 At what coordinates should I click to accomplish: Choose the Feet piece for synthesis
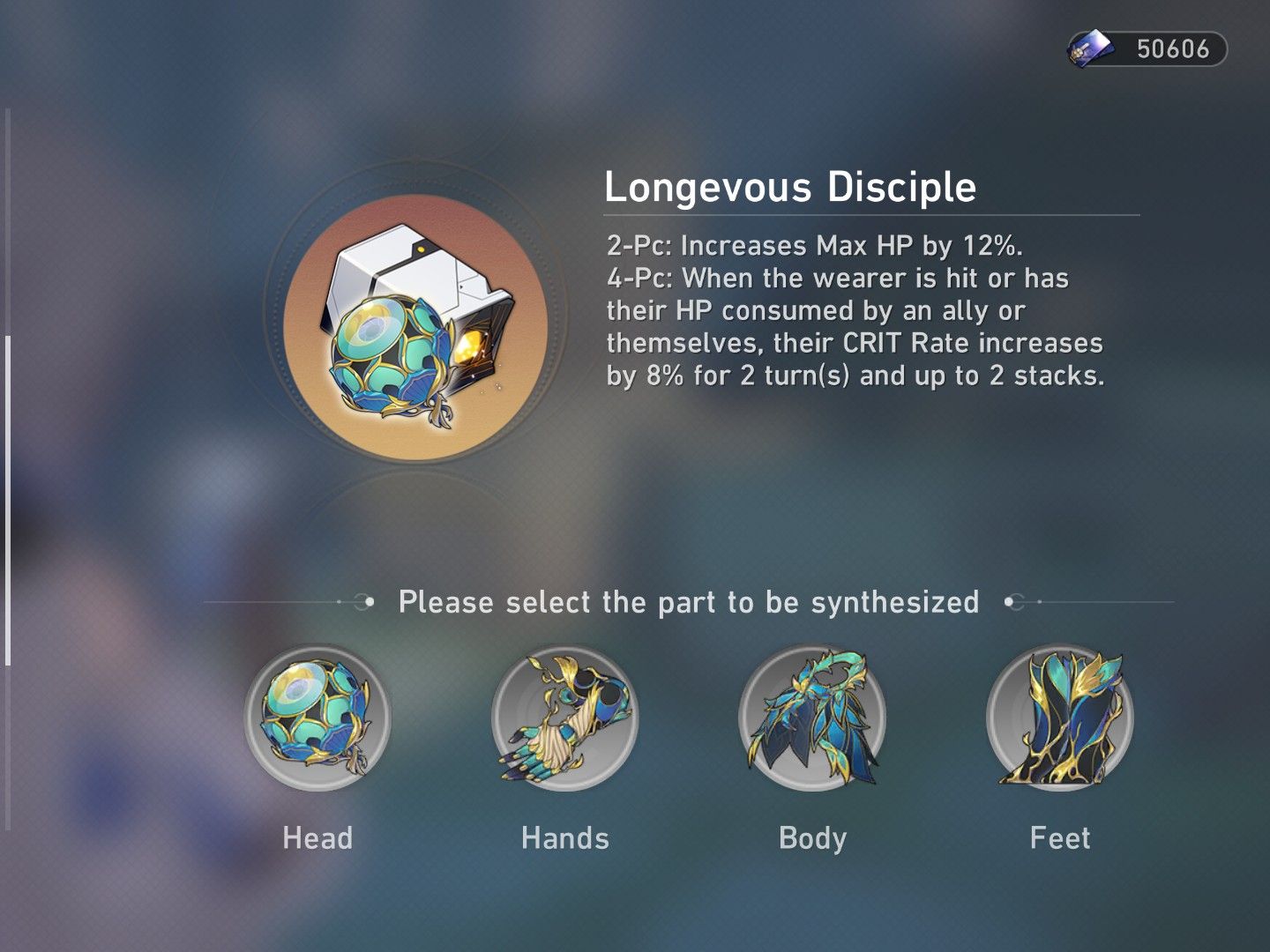1058,718
